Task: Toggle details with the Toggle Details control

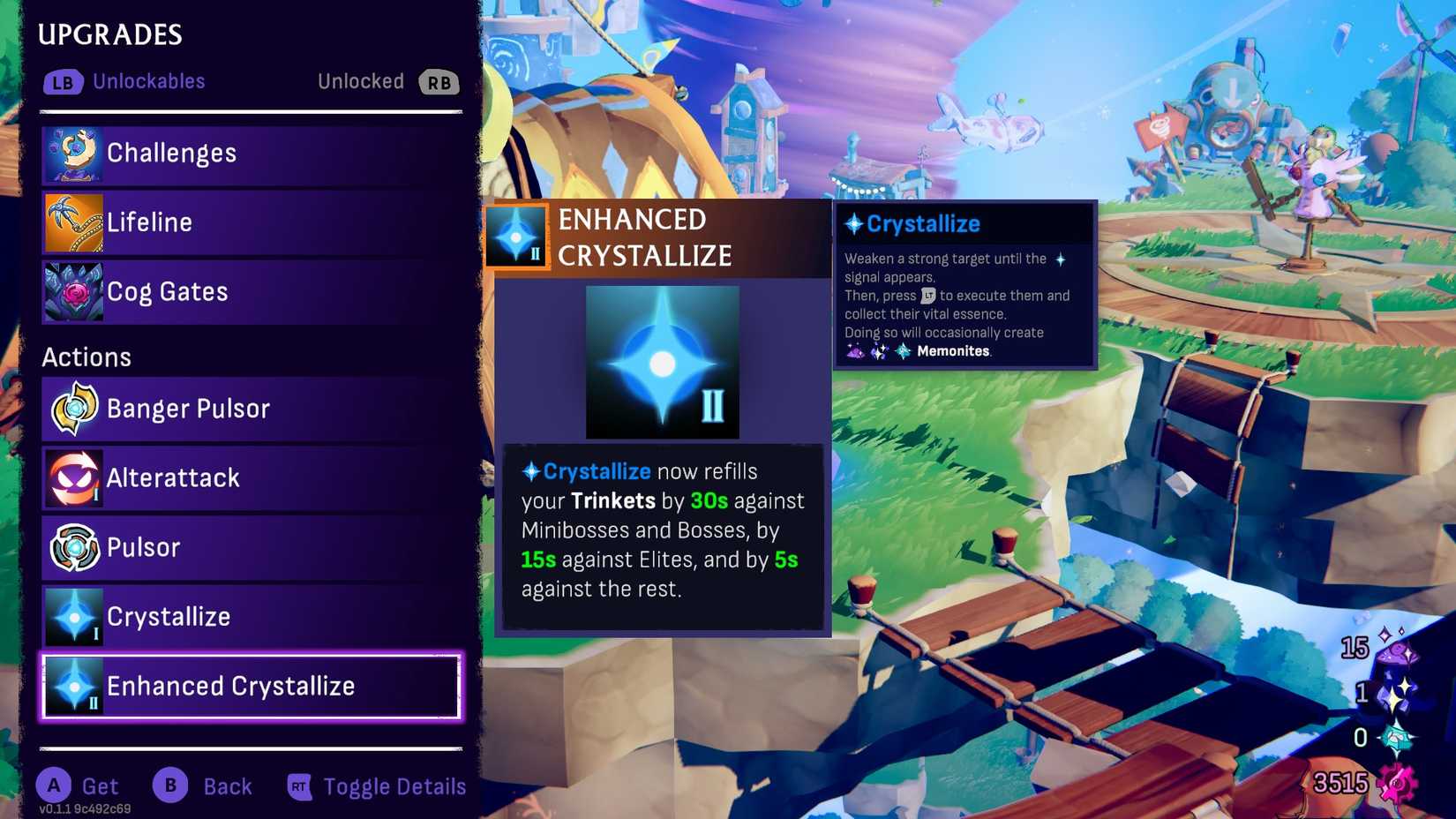Action: coord(376,786)
